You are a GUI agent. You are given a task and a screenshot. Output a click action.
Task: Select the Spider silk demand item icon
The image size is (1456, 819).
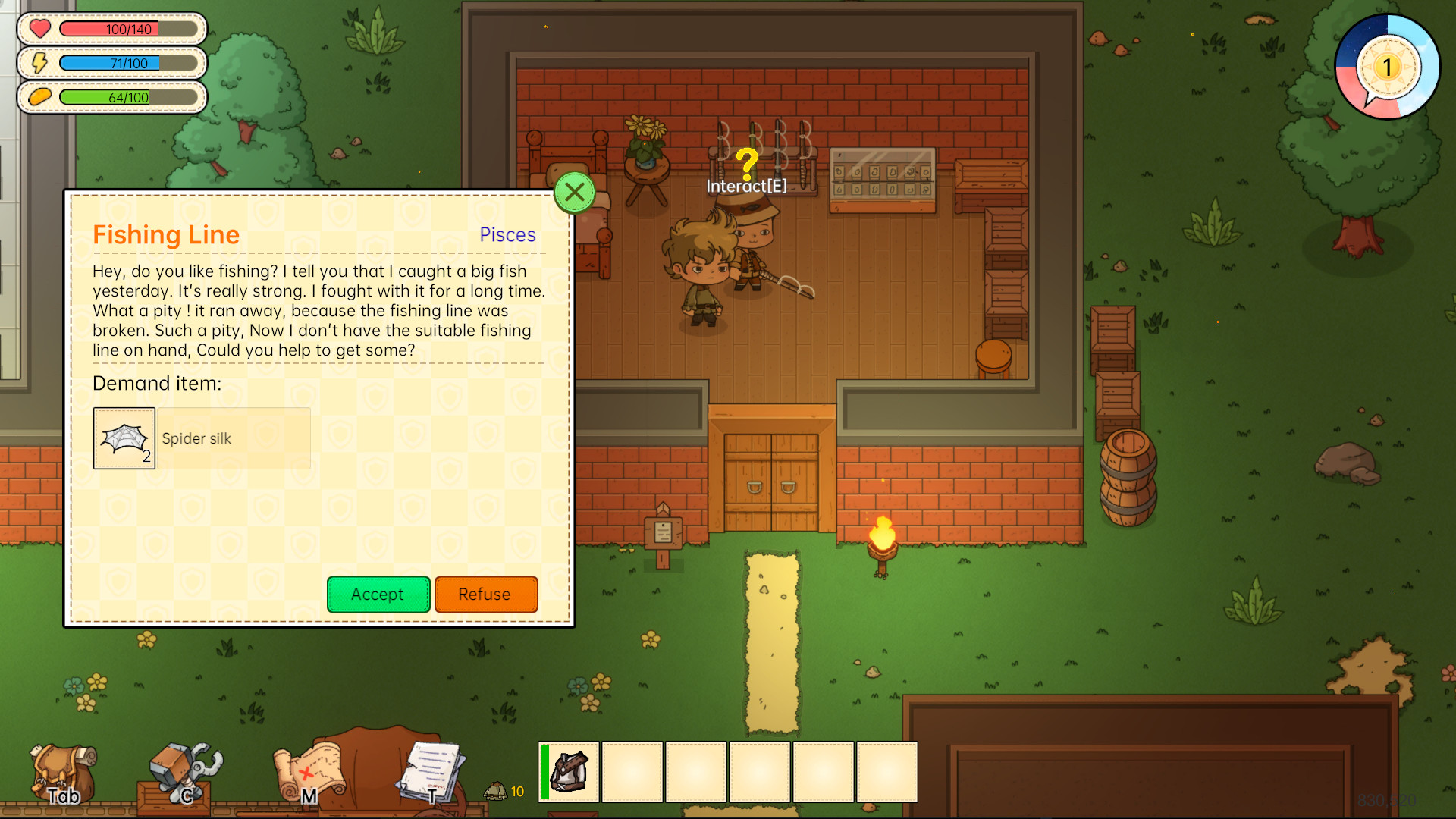[124, 438]
